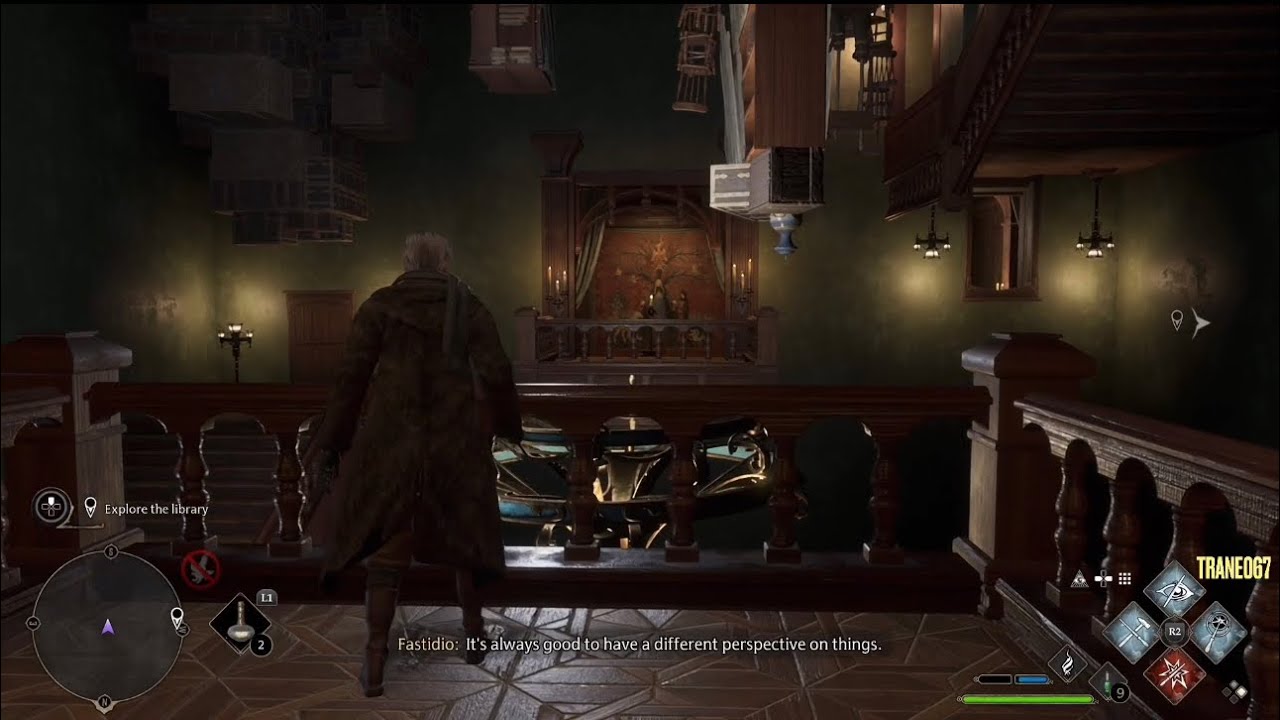
Task: Click the flame icon beside the health bar
Action: click(1068, 665)
